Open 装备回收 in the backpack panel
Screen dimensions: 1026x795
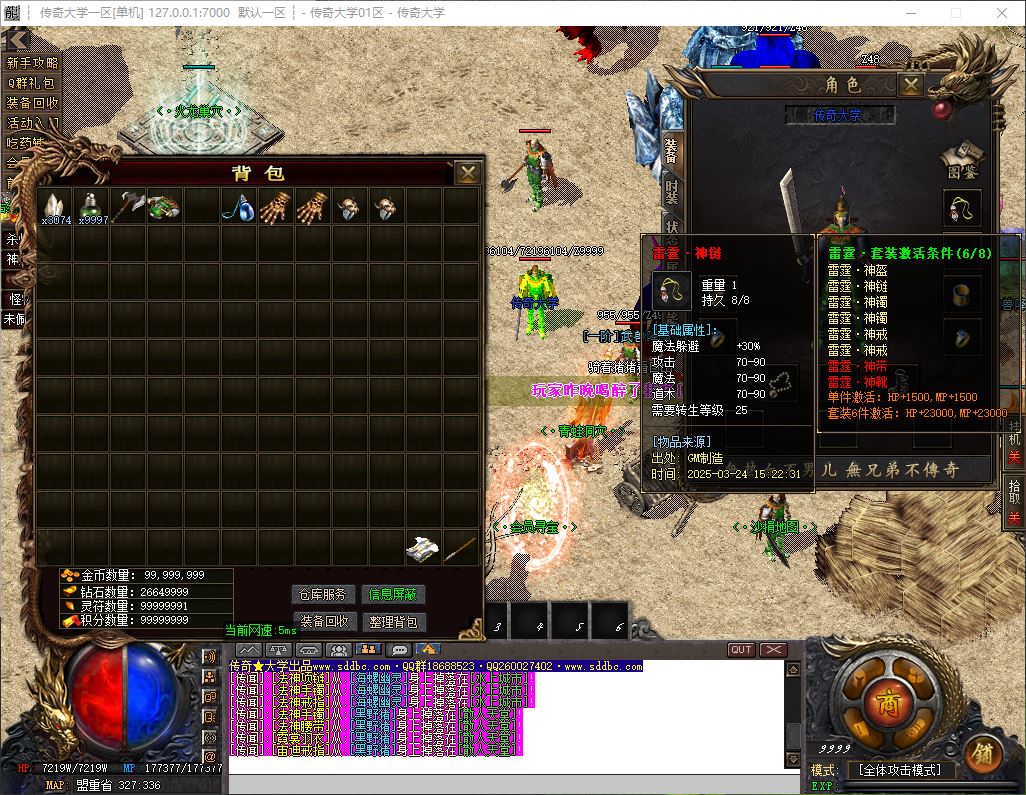[x=324, y=621]
